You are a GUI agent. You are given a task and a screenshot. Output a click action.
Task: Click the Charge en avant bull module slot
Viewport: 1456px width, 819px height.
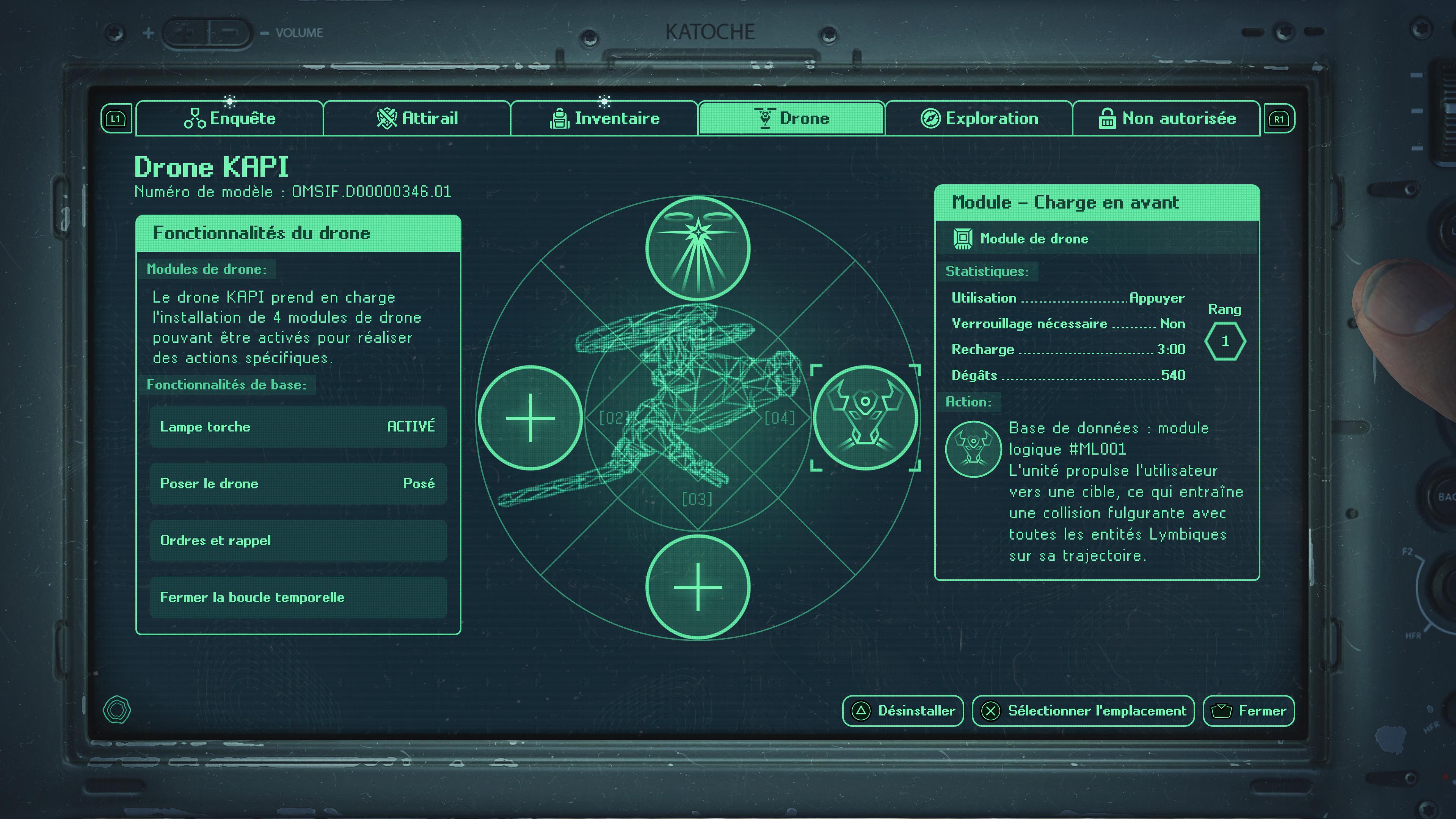[865, 418]
